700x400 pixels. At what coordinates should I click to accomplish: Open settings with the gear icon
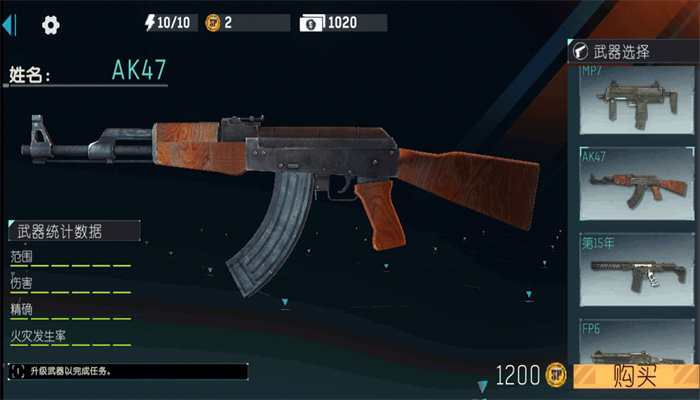(x=50, y=24)
